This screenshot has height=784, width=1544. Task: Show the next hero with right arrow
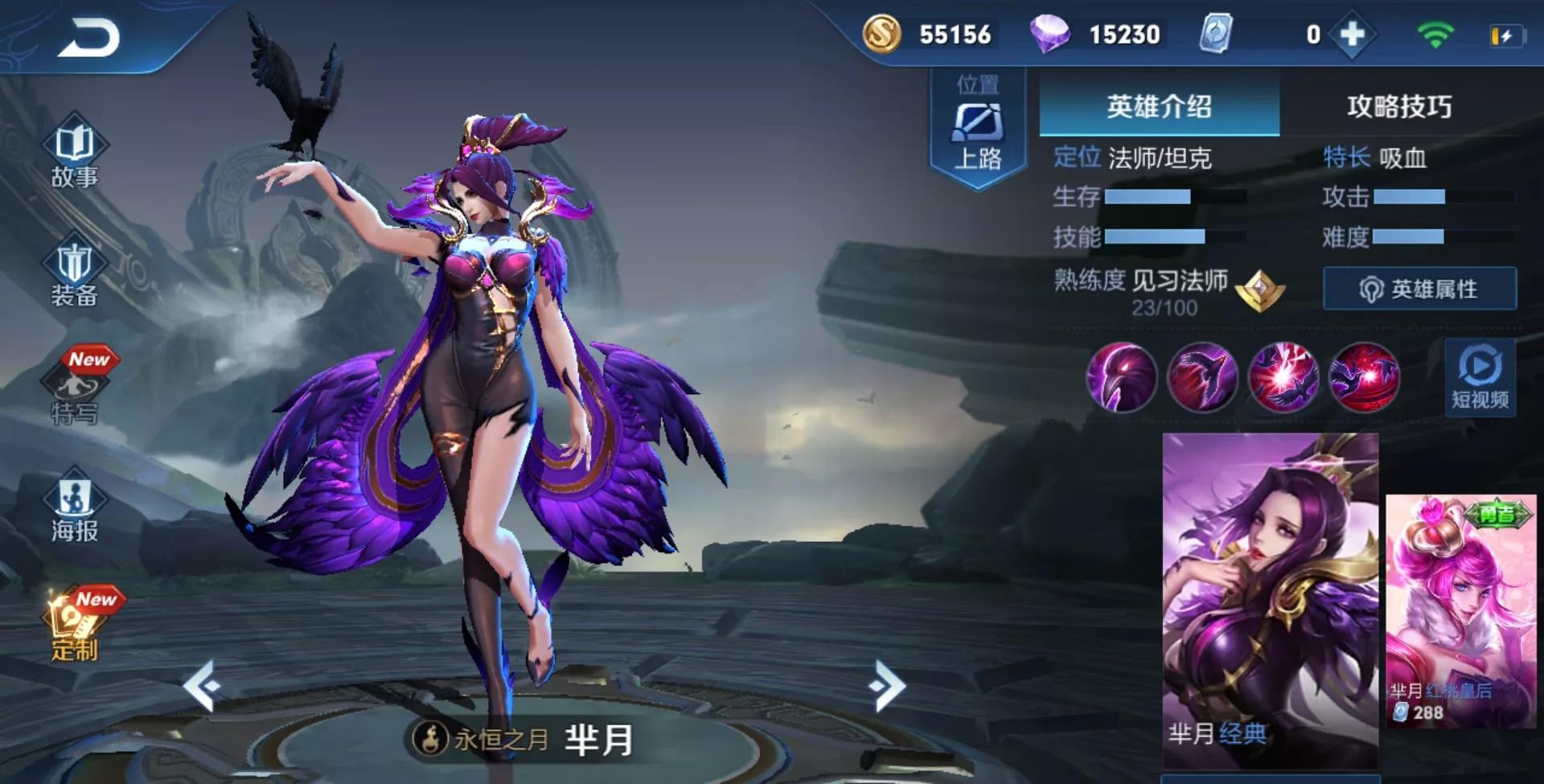[x=887, y=685]
